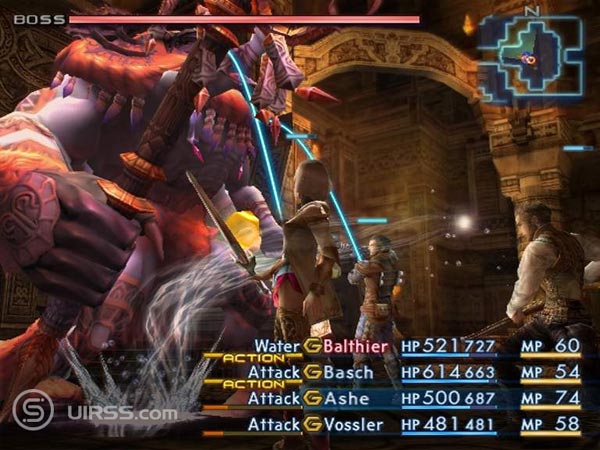Select Balthier's party row
Screen dimensions: 600x450
356,346
